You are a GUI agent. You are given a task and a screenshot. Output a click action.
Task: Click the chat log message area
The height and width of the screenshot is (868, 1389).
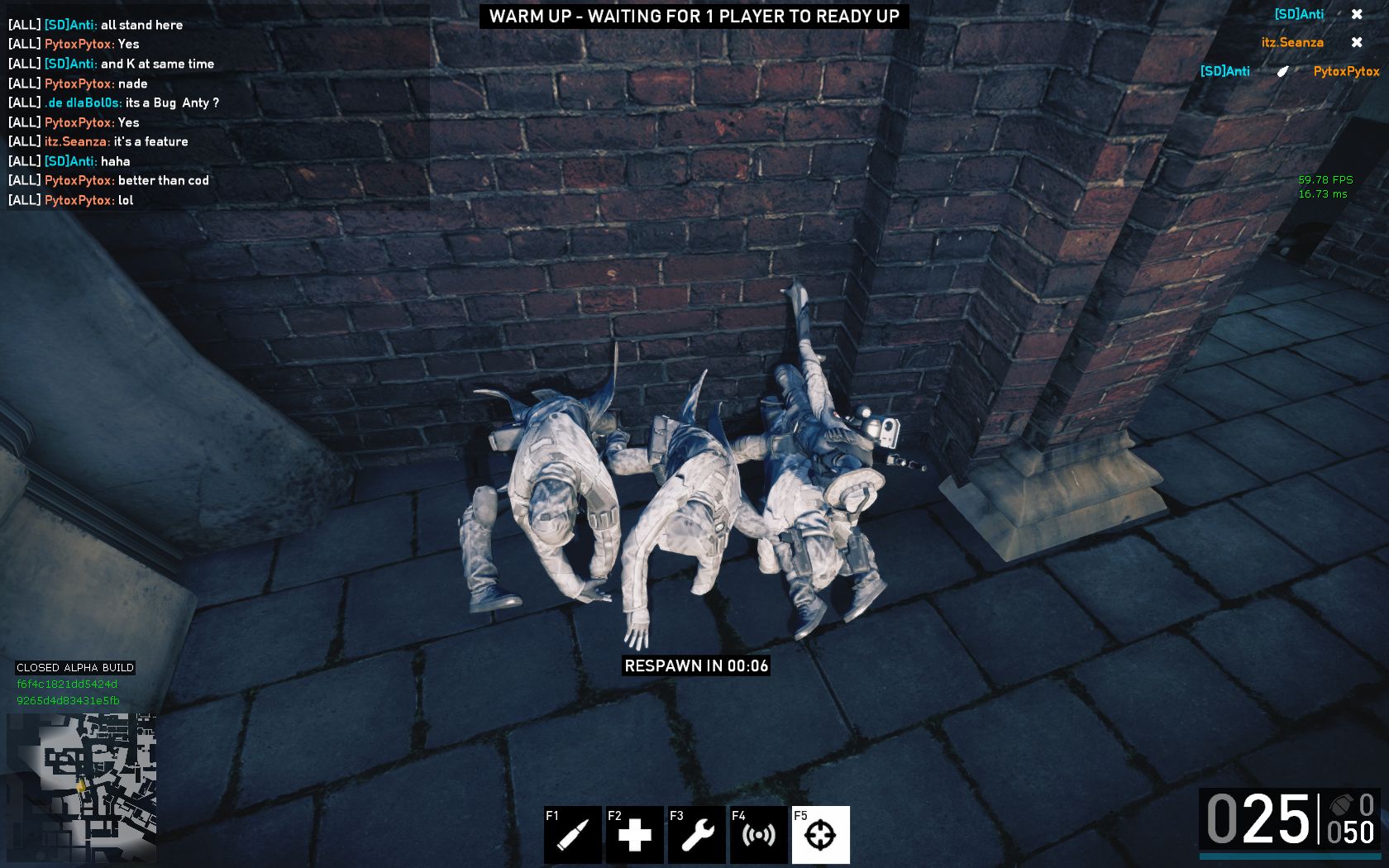click(217, 112)
